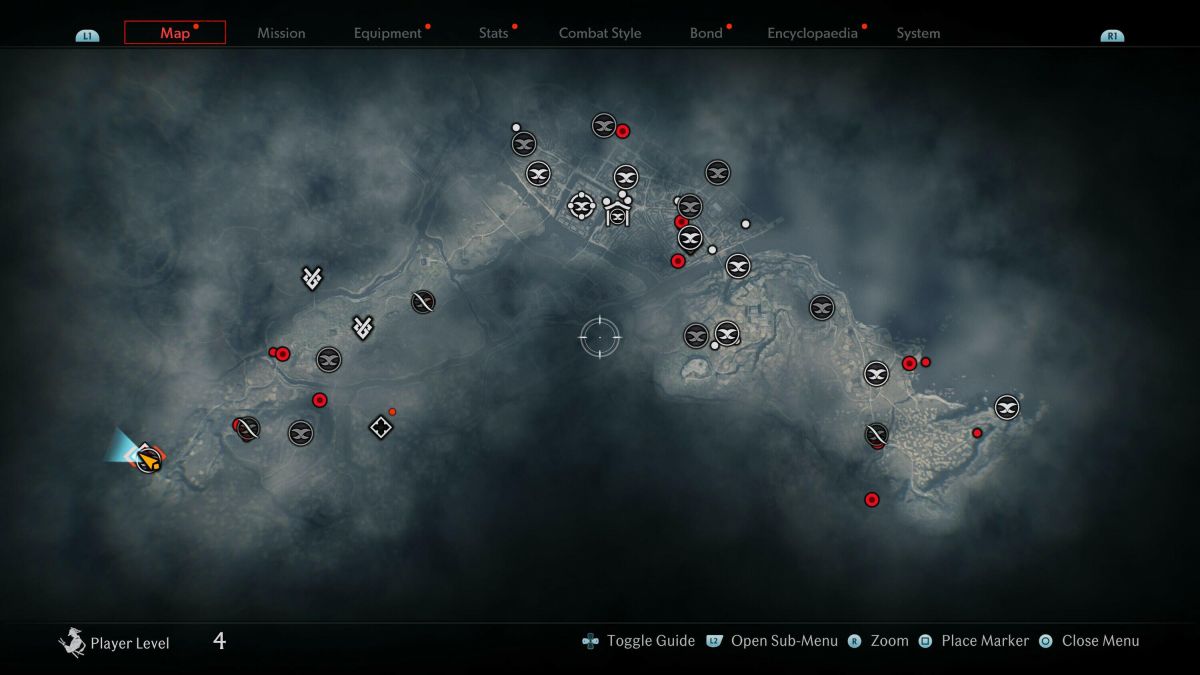Show the Stats tab
Viewport: 1200px width, 675px height.
(494, 33)
